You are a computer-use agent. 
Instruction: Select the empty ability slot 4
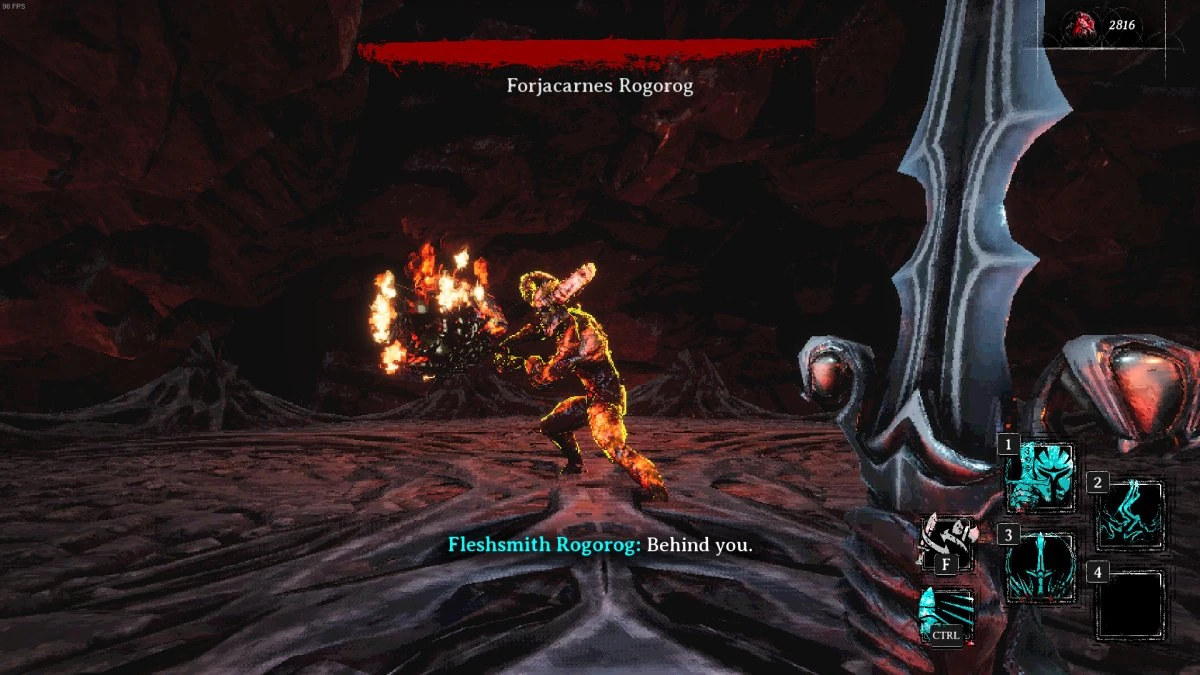pos(1130,604)
